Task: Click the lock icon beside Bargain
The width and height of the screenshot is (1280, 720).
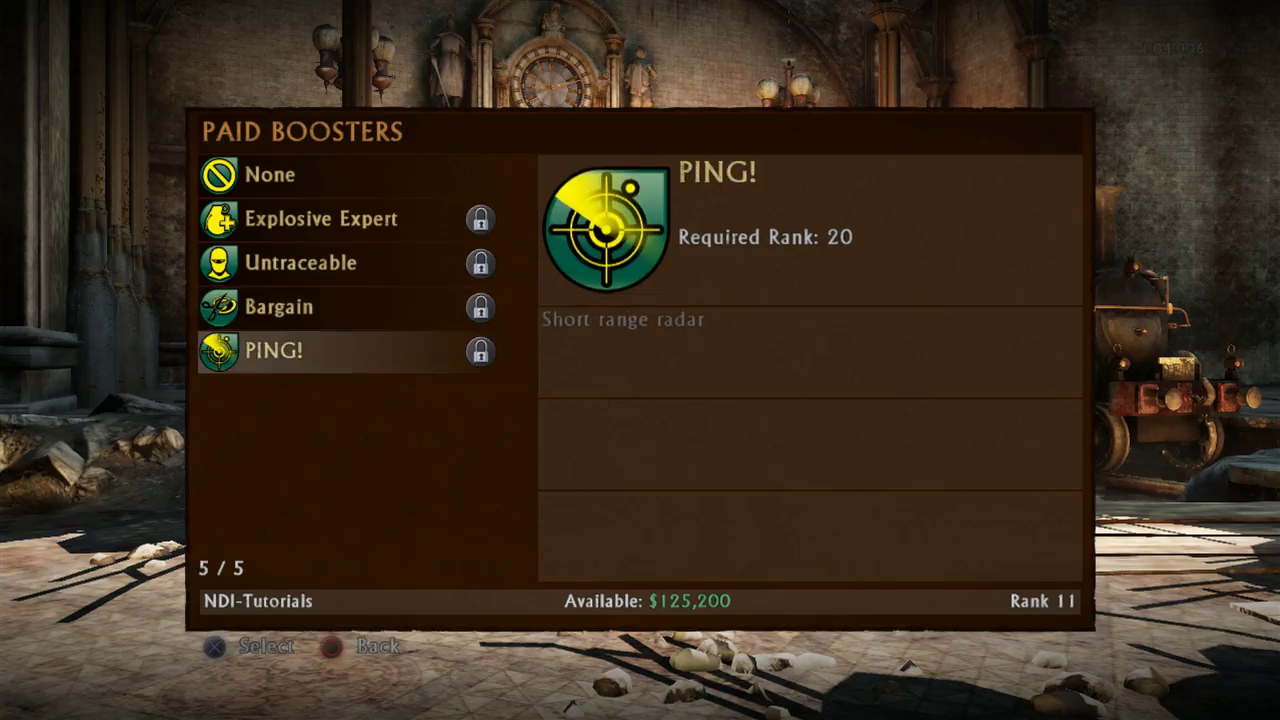Action: tap(480, 307)
